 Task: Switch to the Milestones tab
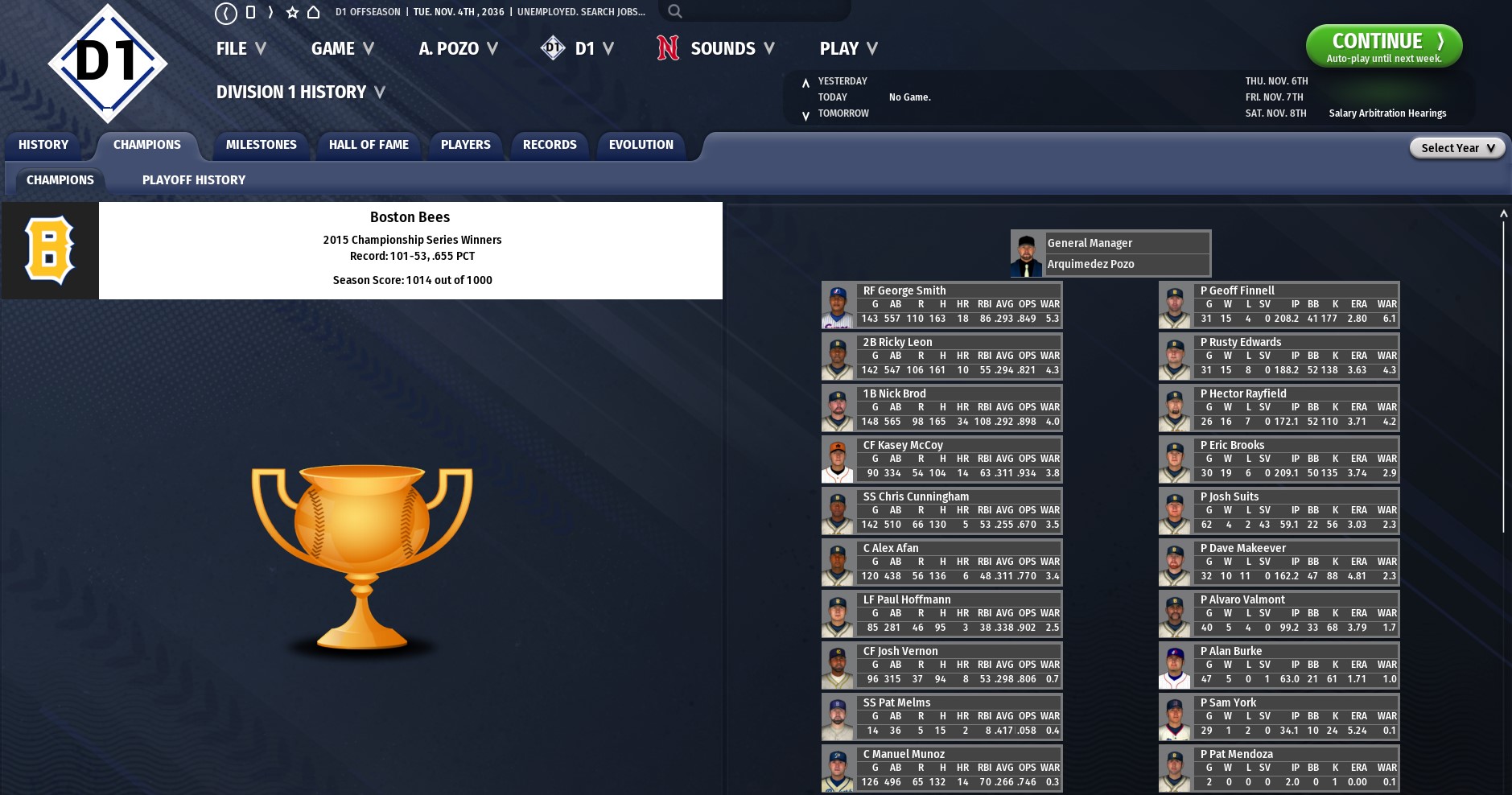point(261,145)
